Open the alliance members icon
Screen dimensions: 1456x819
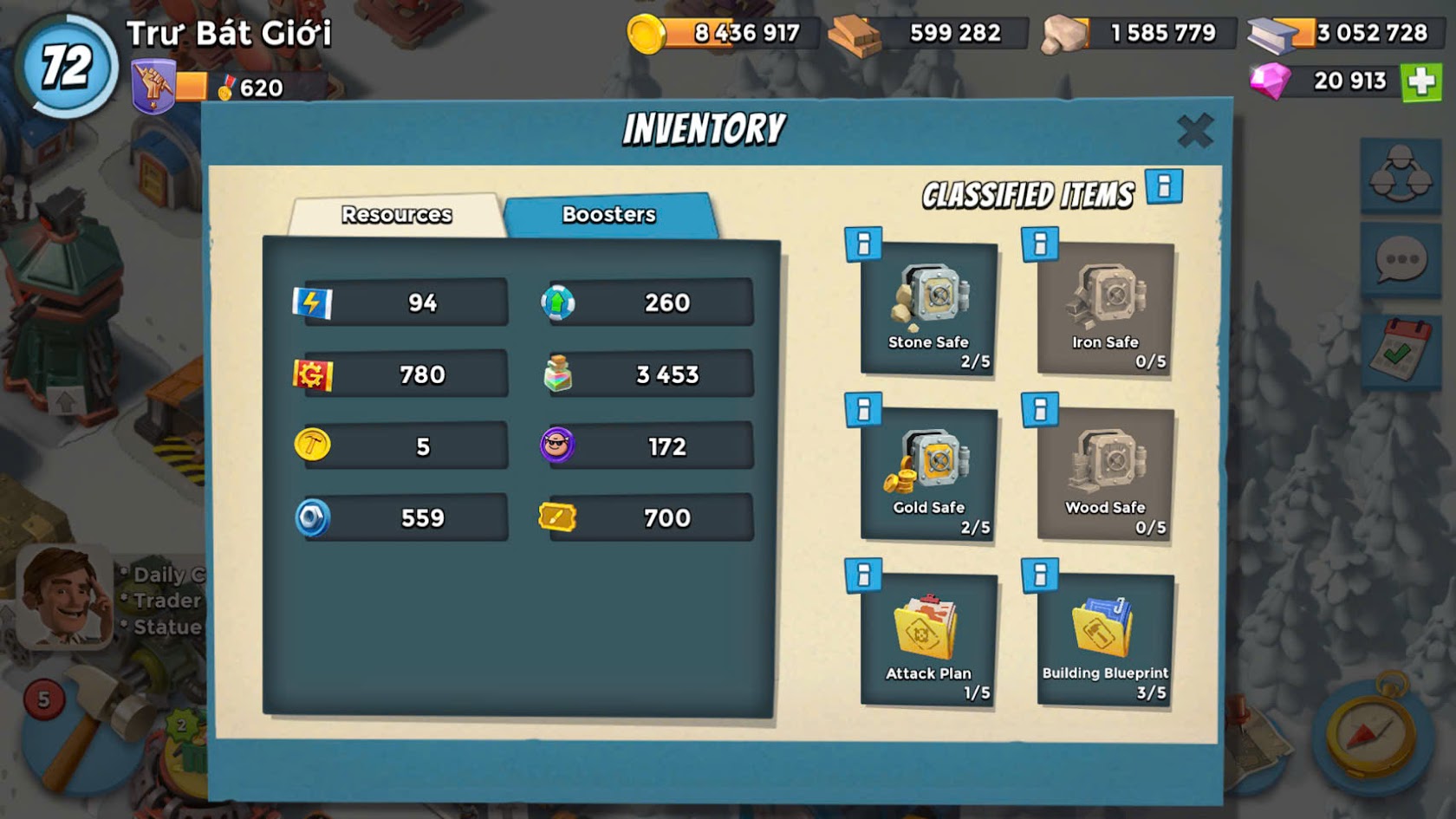pos(1400,174)
